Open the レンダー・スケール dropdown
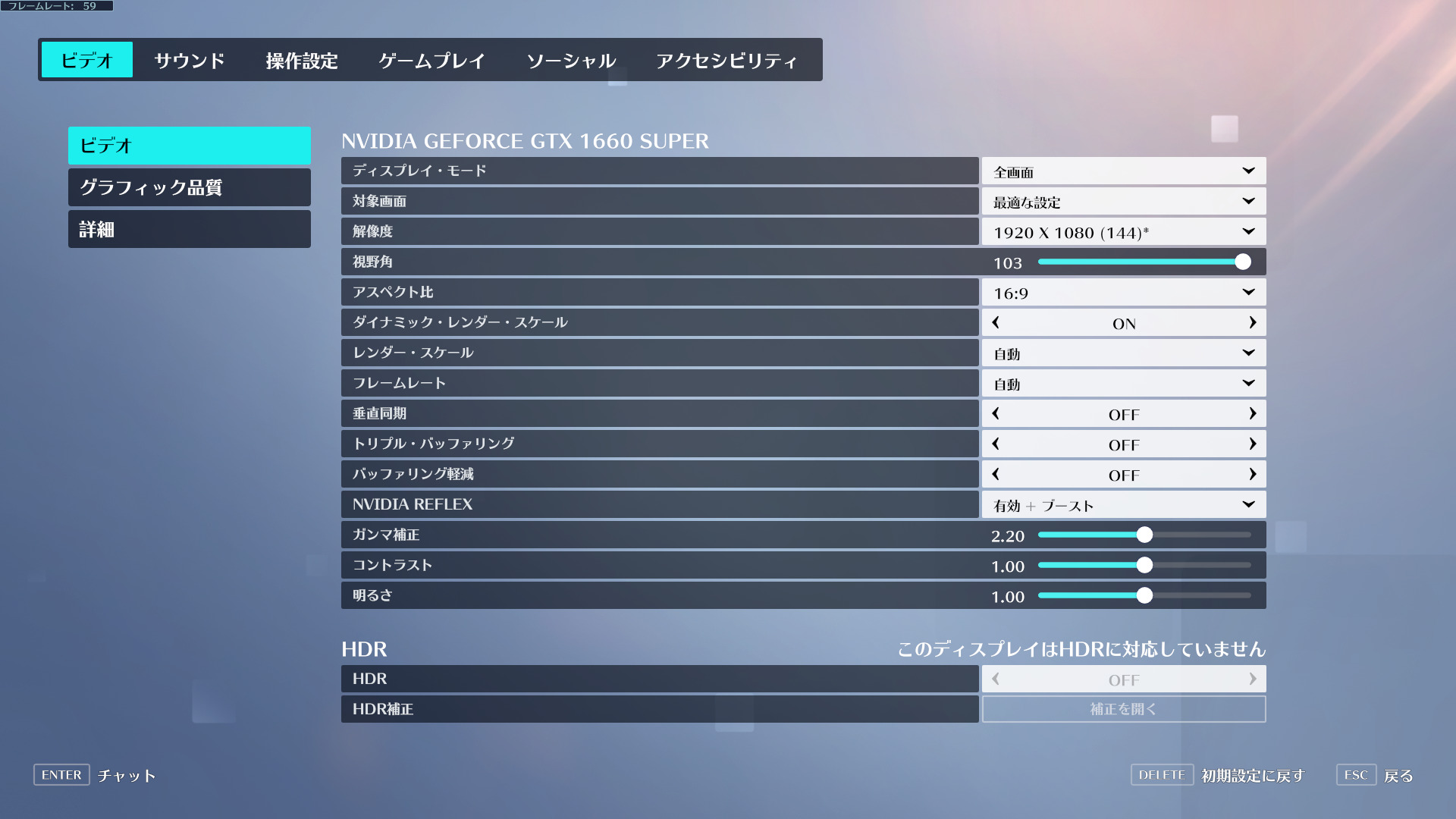1456x819 pixels. point(1247,353)
